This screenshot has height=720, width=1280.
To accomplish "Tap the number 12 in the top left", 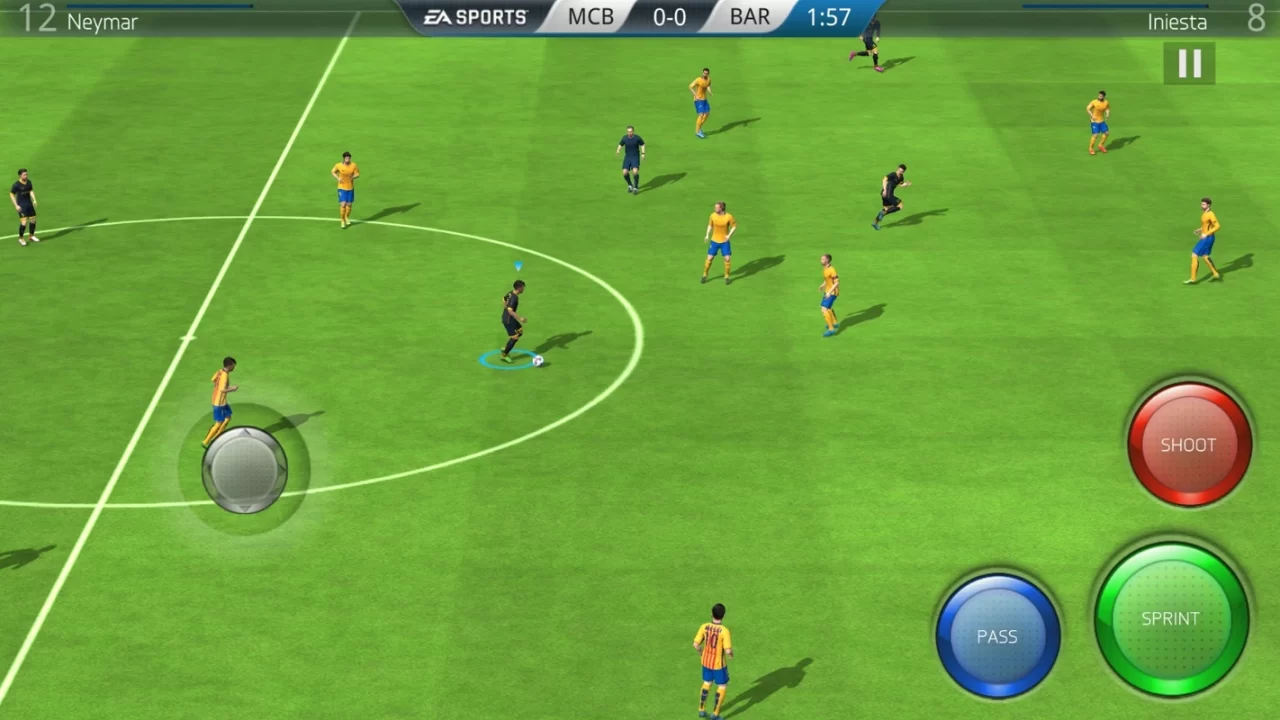I will [38, 18].
